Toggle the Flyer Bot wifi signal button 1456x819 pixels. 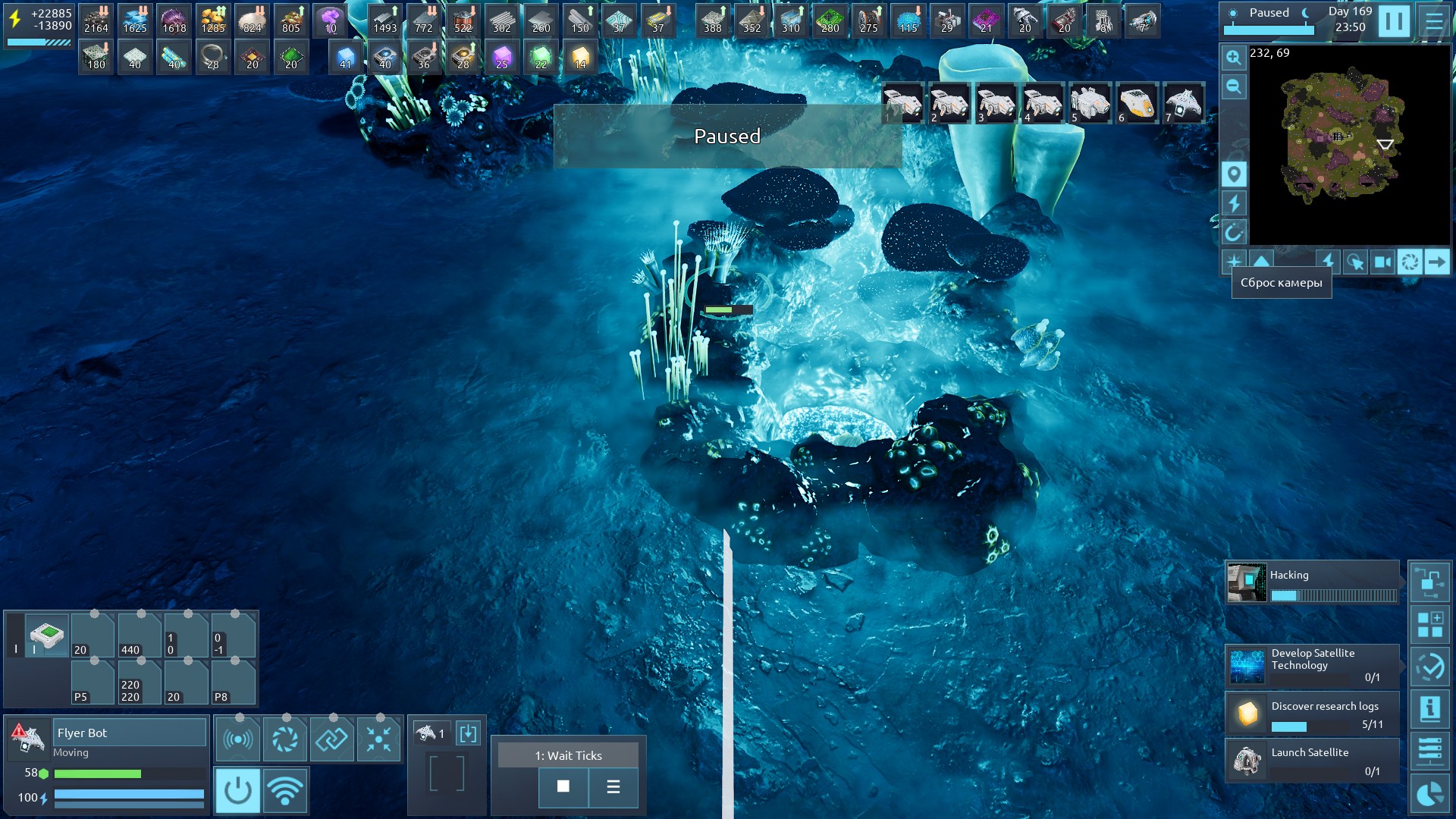point(285,790)
